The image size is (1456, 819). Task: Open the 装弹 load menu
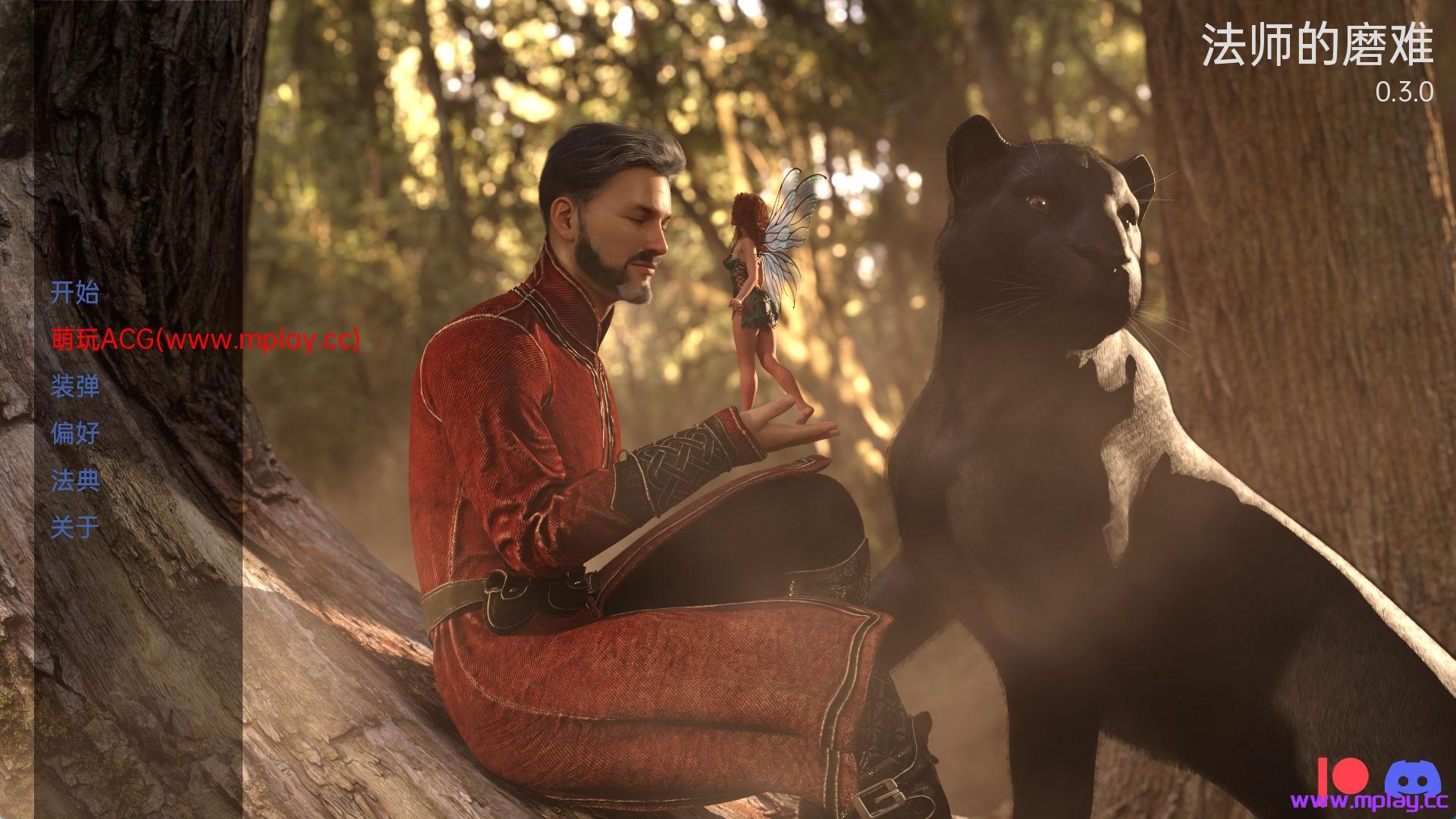[x=75, y=386]
